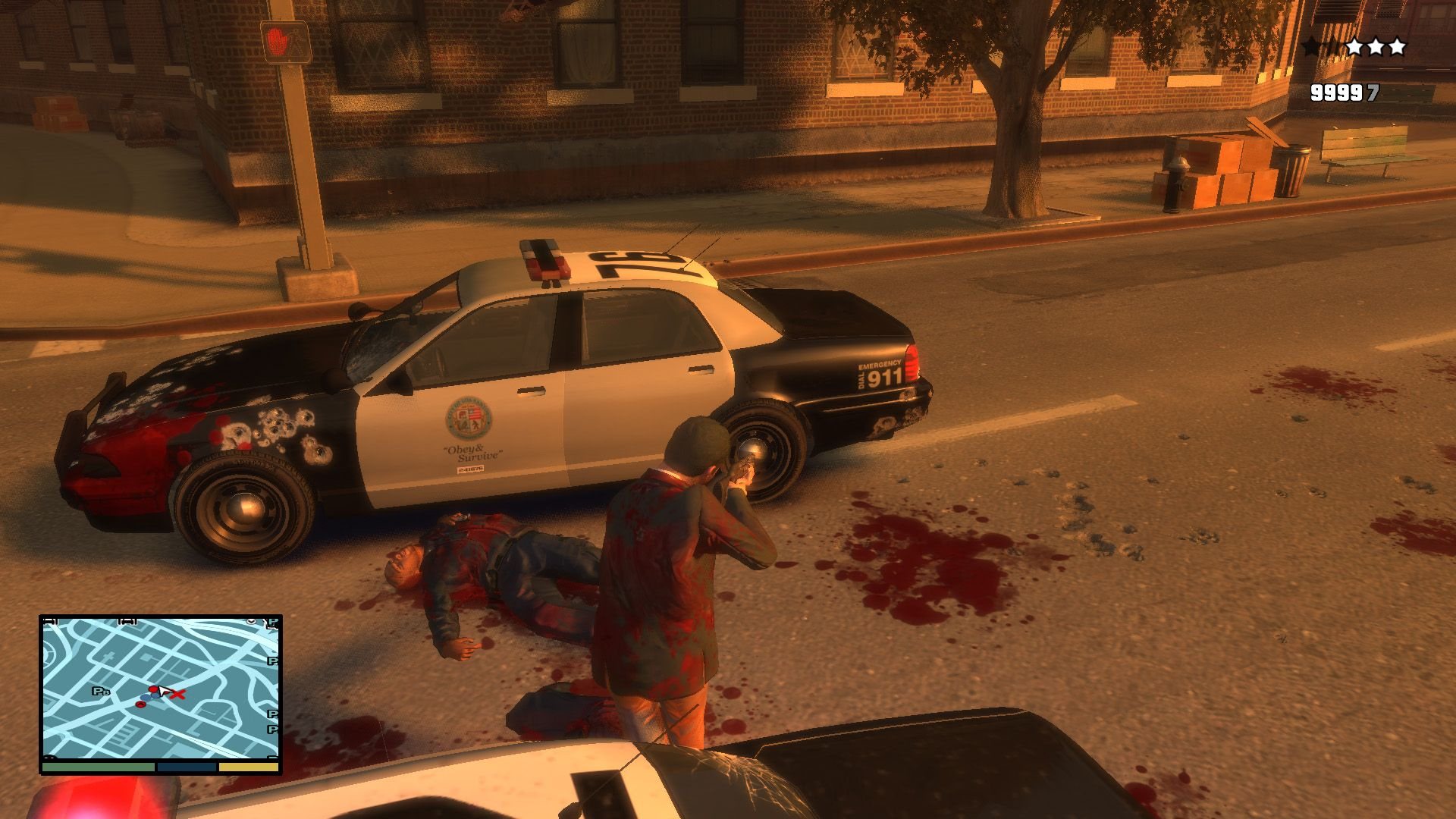Viewport: 1456px width, 819px height.
Task: Select the red X marker on minimap
Action: coord(179,693)
